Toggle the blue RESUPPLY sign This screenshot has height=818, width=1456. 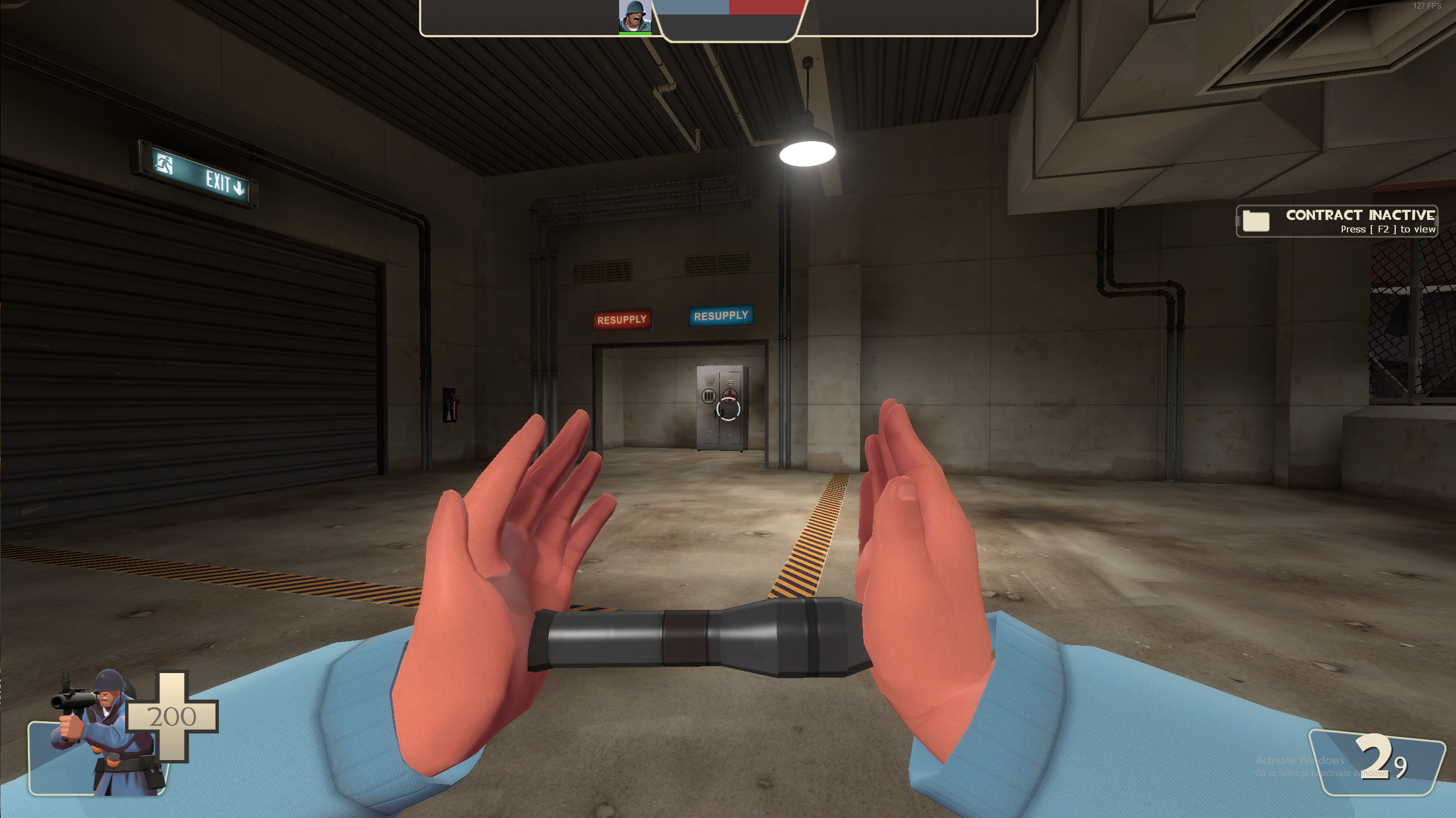[x=721, y=317]
